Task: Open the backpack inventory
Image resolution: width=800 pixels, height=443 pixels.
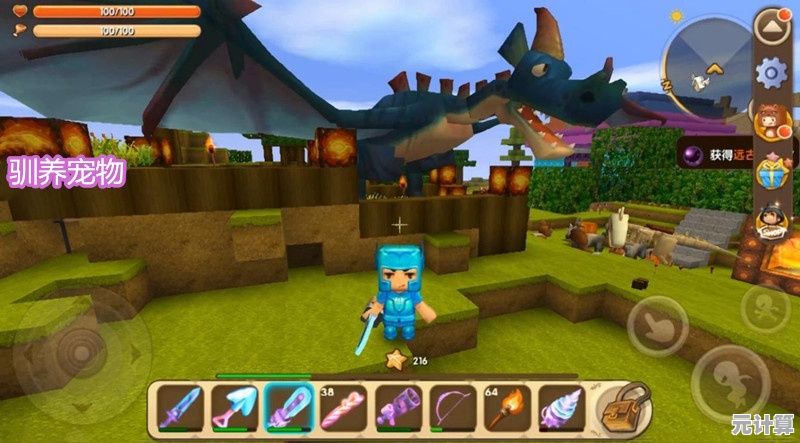Action: (x=621, y=406)
